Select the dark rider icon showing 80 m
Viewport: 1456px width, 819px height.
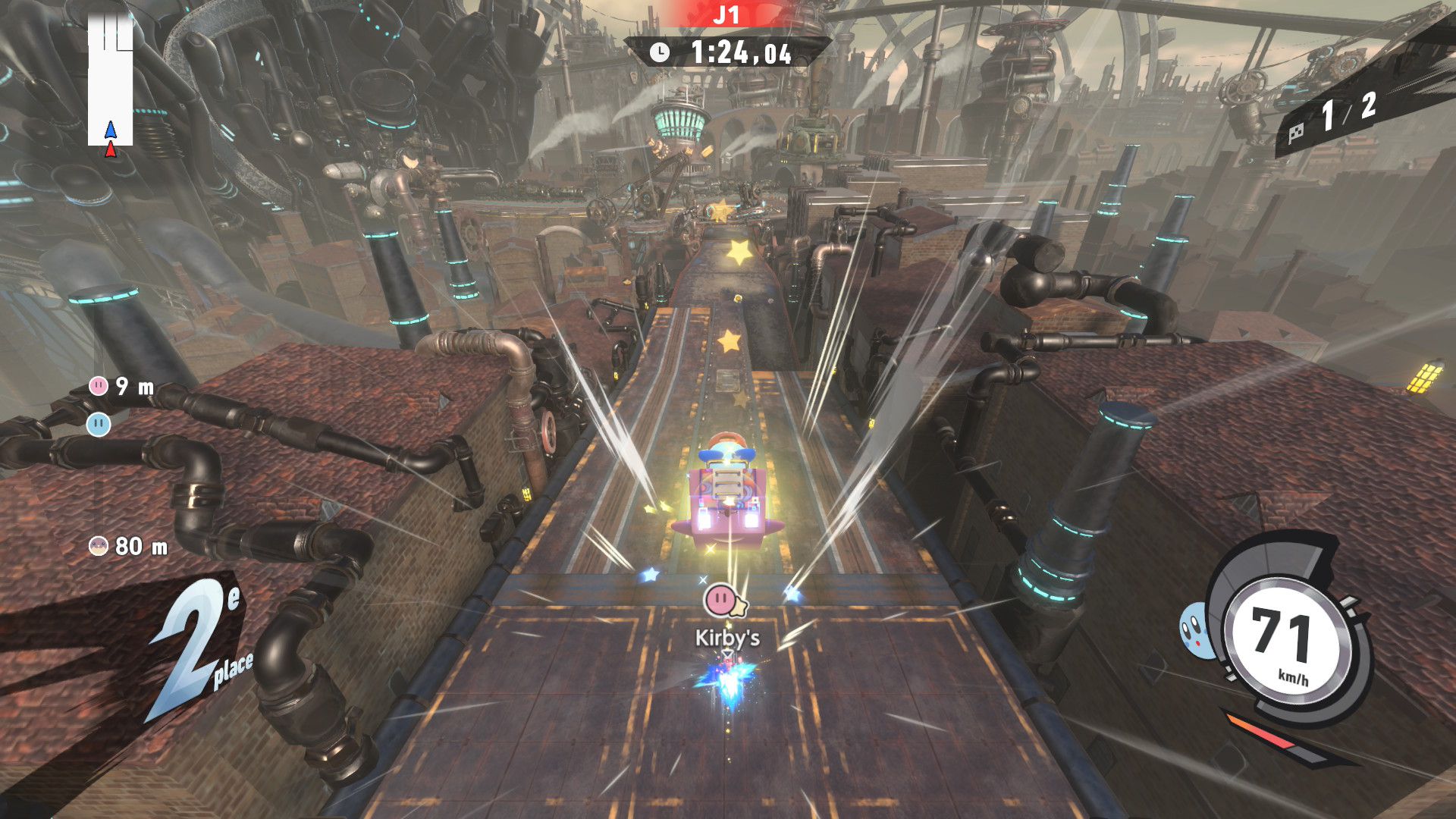click(x=99, y=545)
